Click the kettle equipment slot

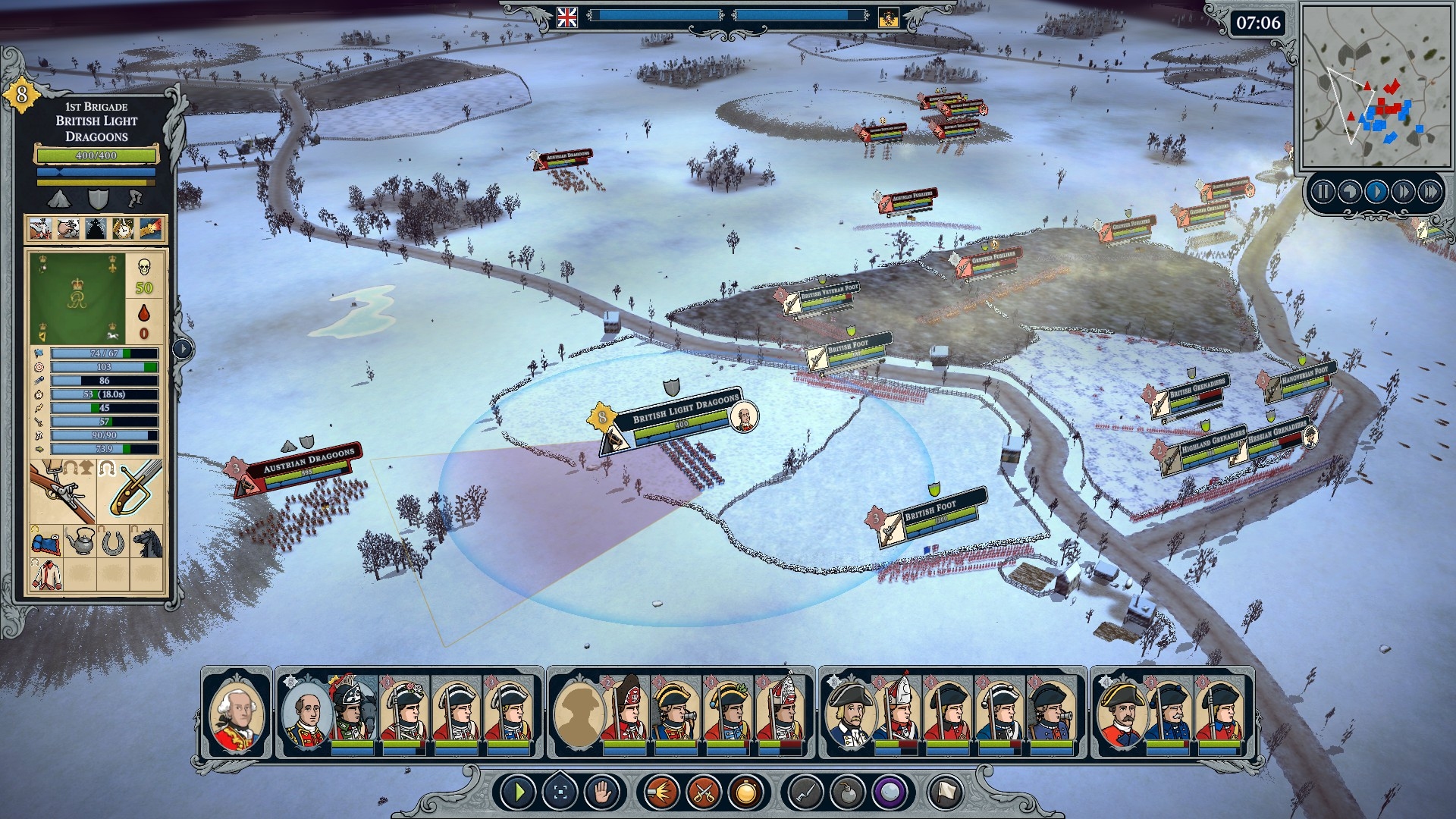pos(80,541)
